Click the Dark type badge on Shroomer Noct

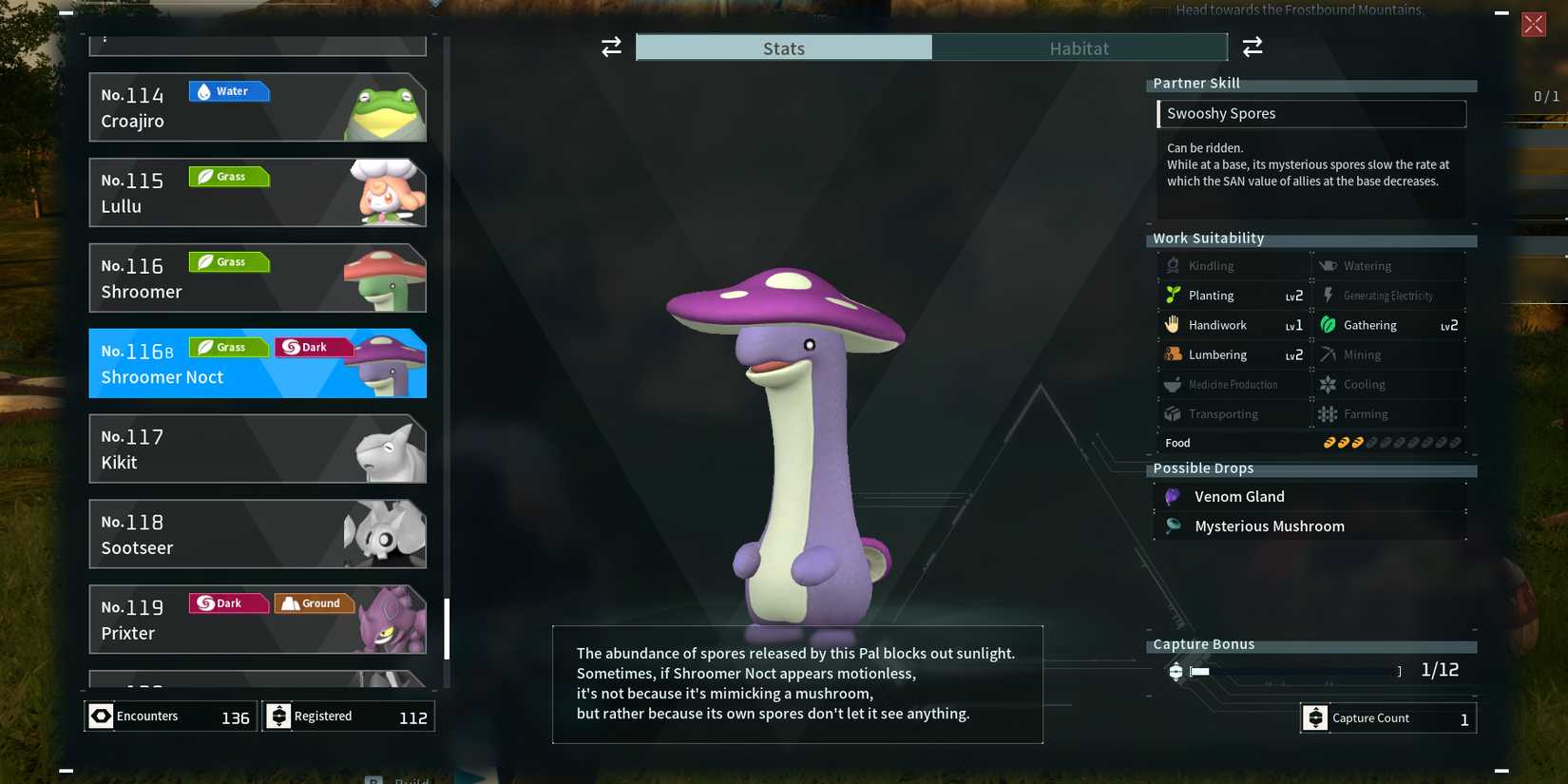click(x=314, y=346)
